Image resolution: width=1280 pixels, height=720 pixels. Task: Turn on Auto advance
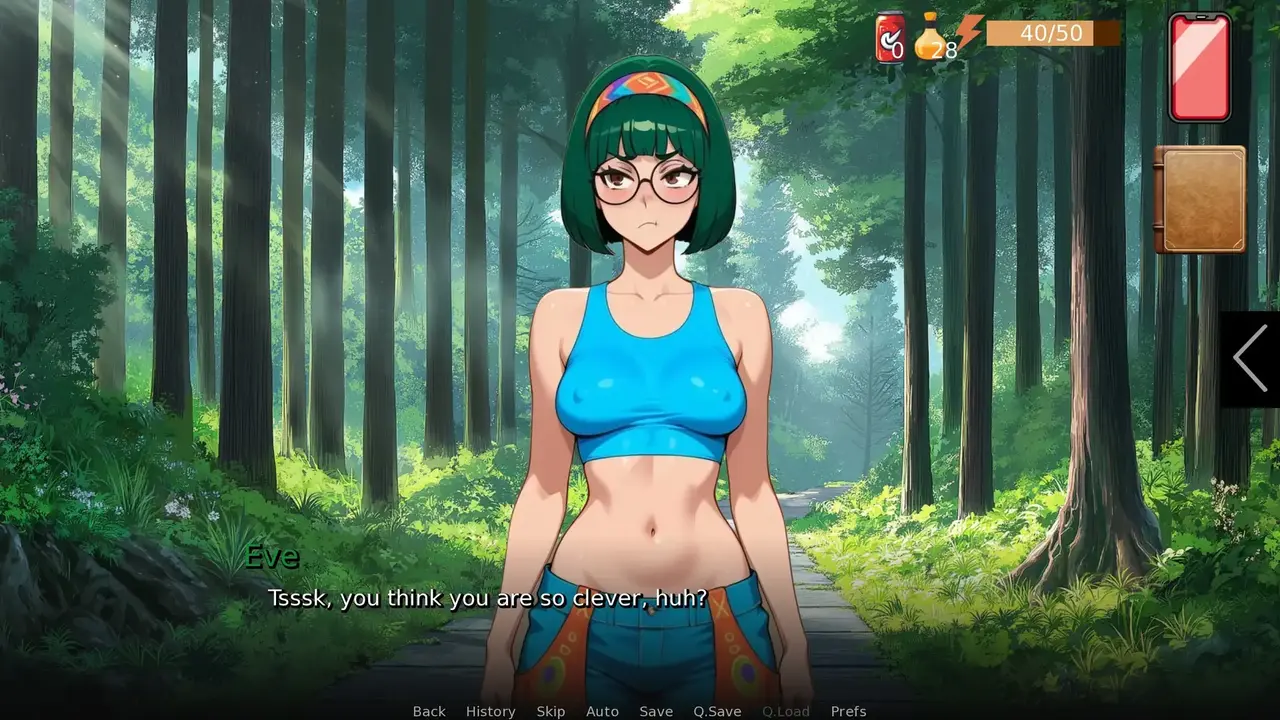click(x=602, y=711)
